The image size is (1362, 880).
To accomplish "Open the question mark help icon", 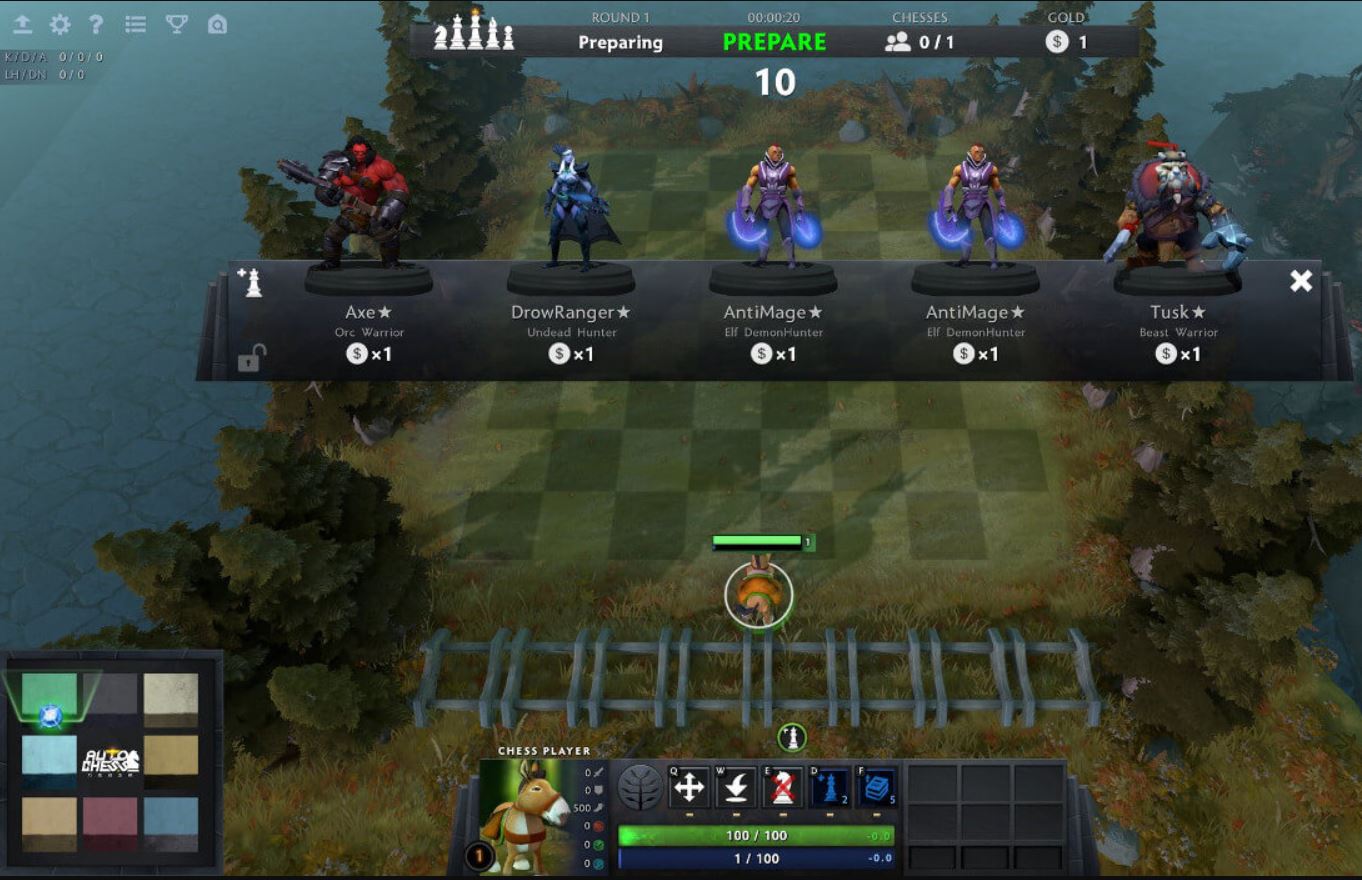I will click(x=96, y=25).
